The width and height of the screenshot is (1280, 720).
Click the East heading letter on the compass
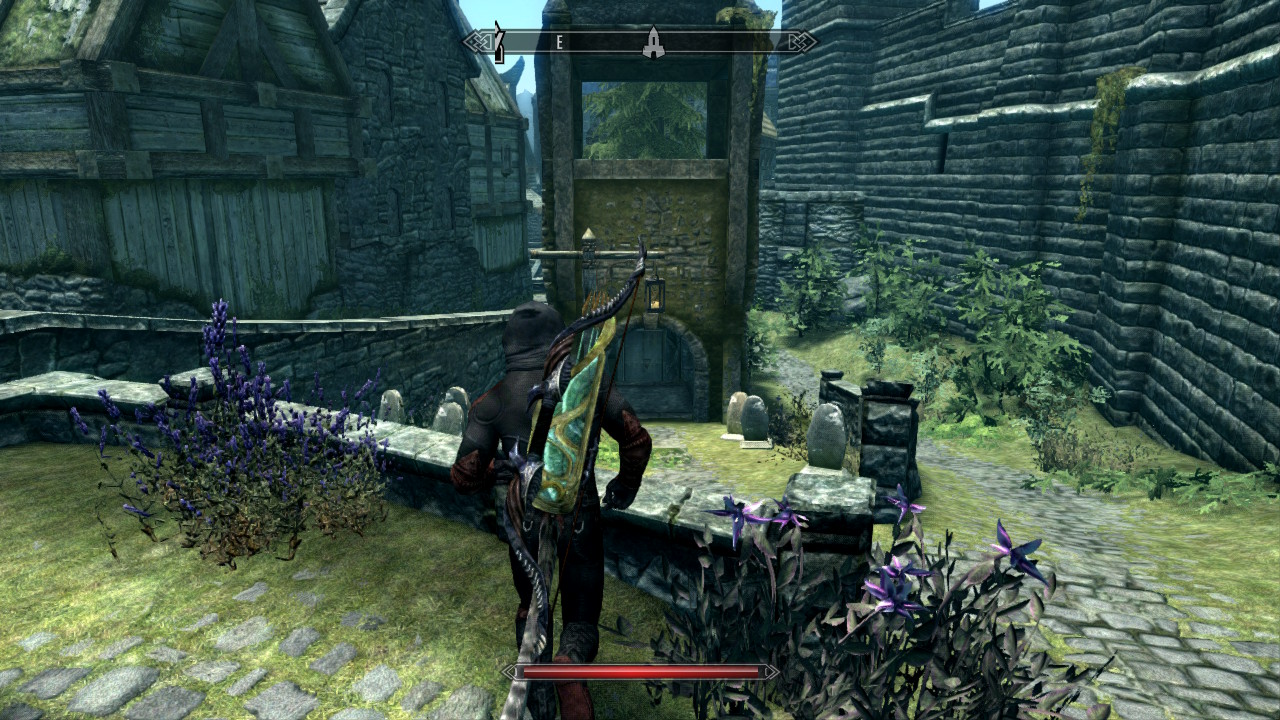(559, 42)
